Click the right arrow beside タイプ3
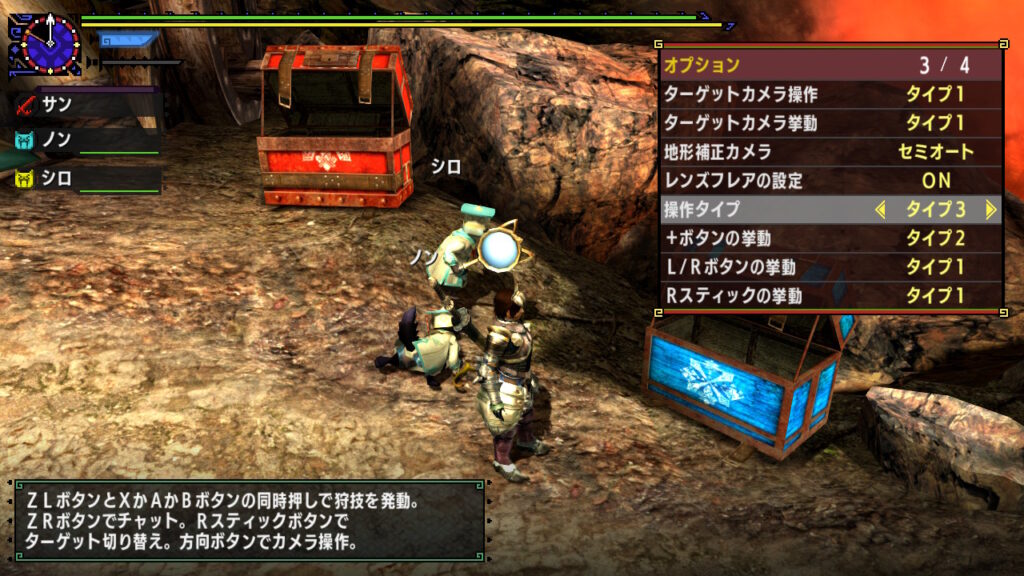Screen dimensions: 1024x576 [990, 210]
